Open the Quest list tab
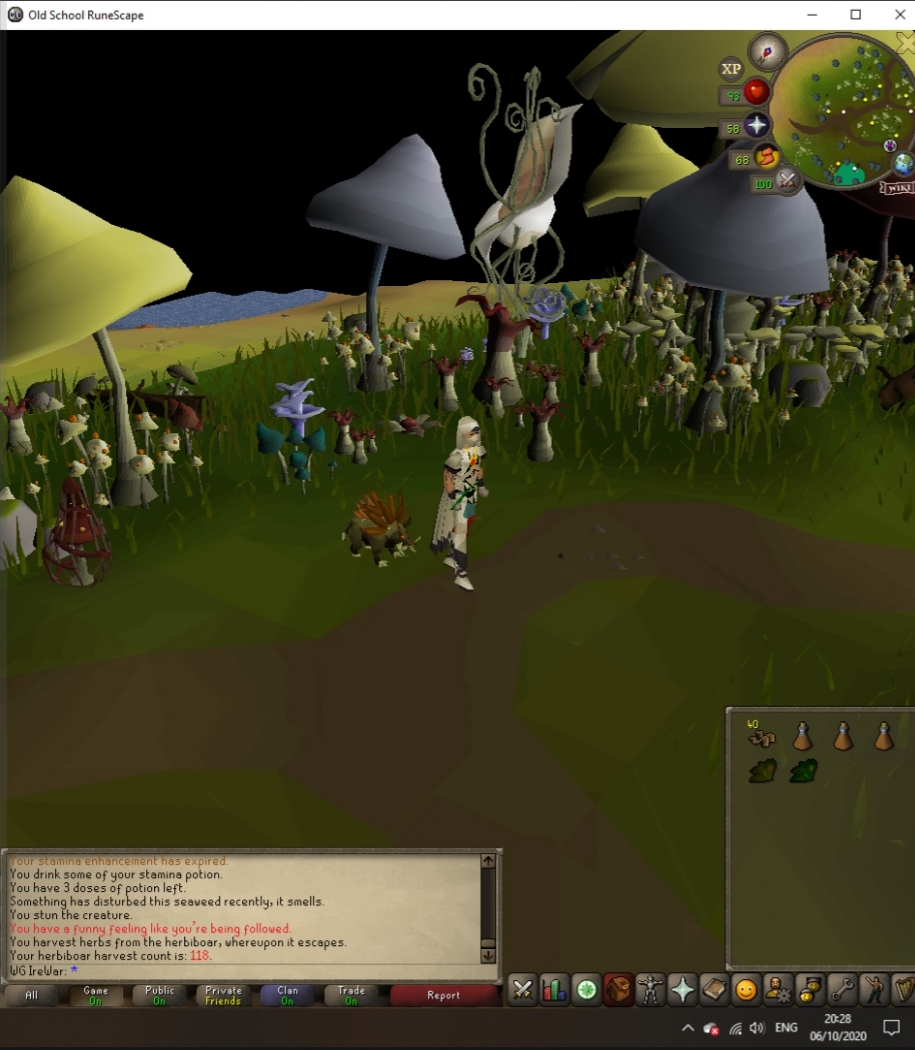 [x=586, y=990]
